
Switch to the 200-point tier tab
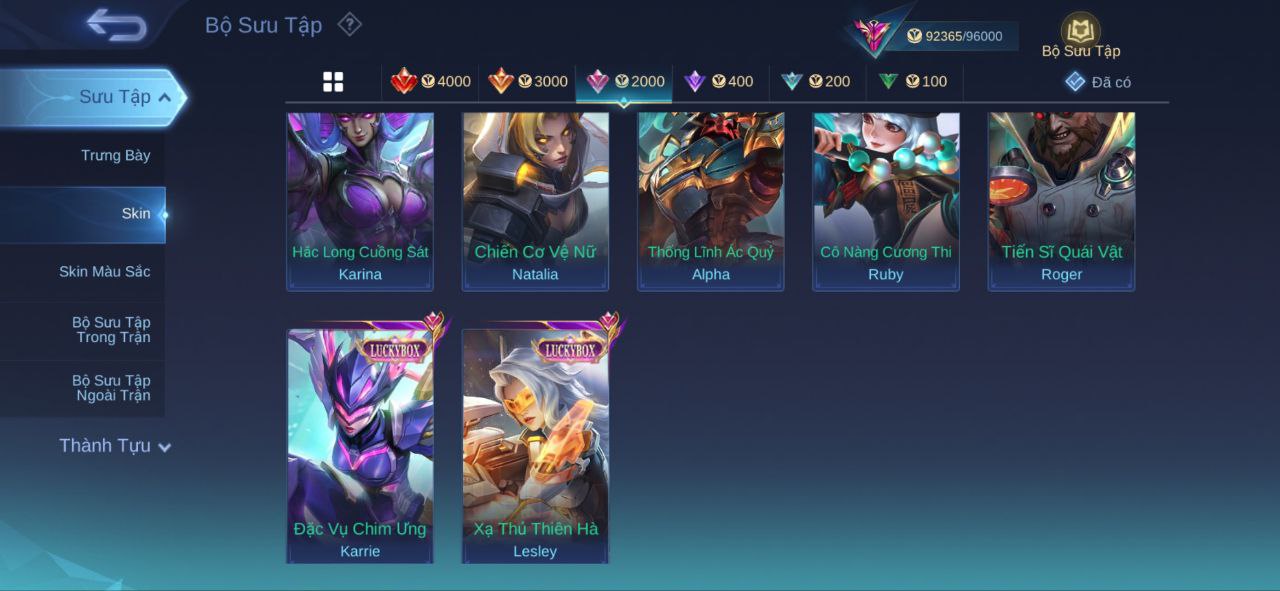(816, 82)
